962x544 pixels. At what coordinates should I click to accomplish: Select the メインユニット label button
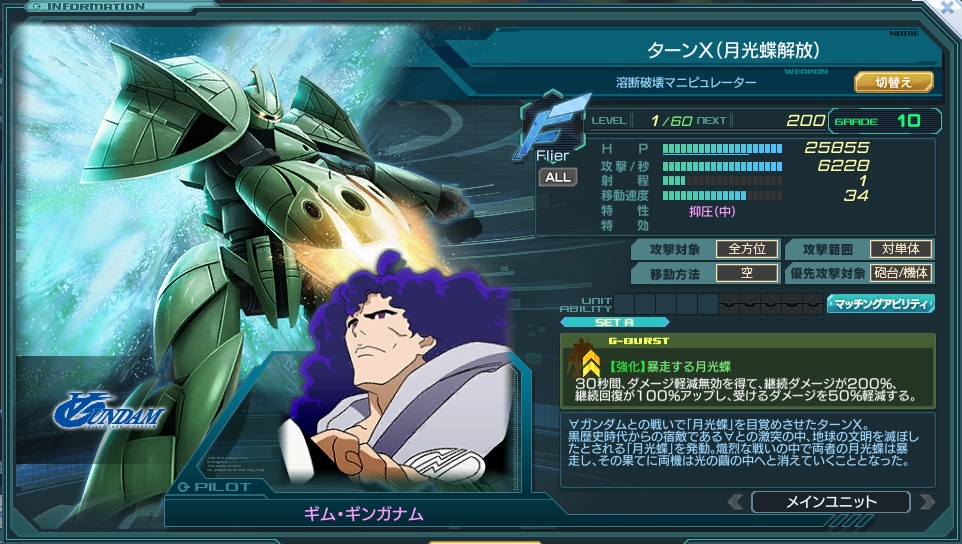830,502
